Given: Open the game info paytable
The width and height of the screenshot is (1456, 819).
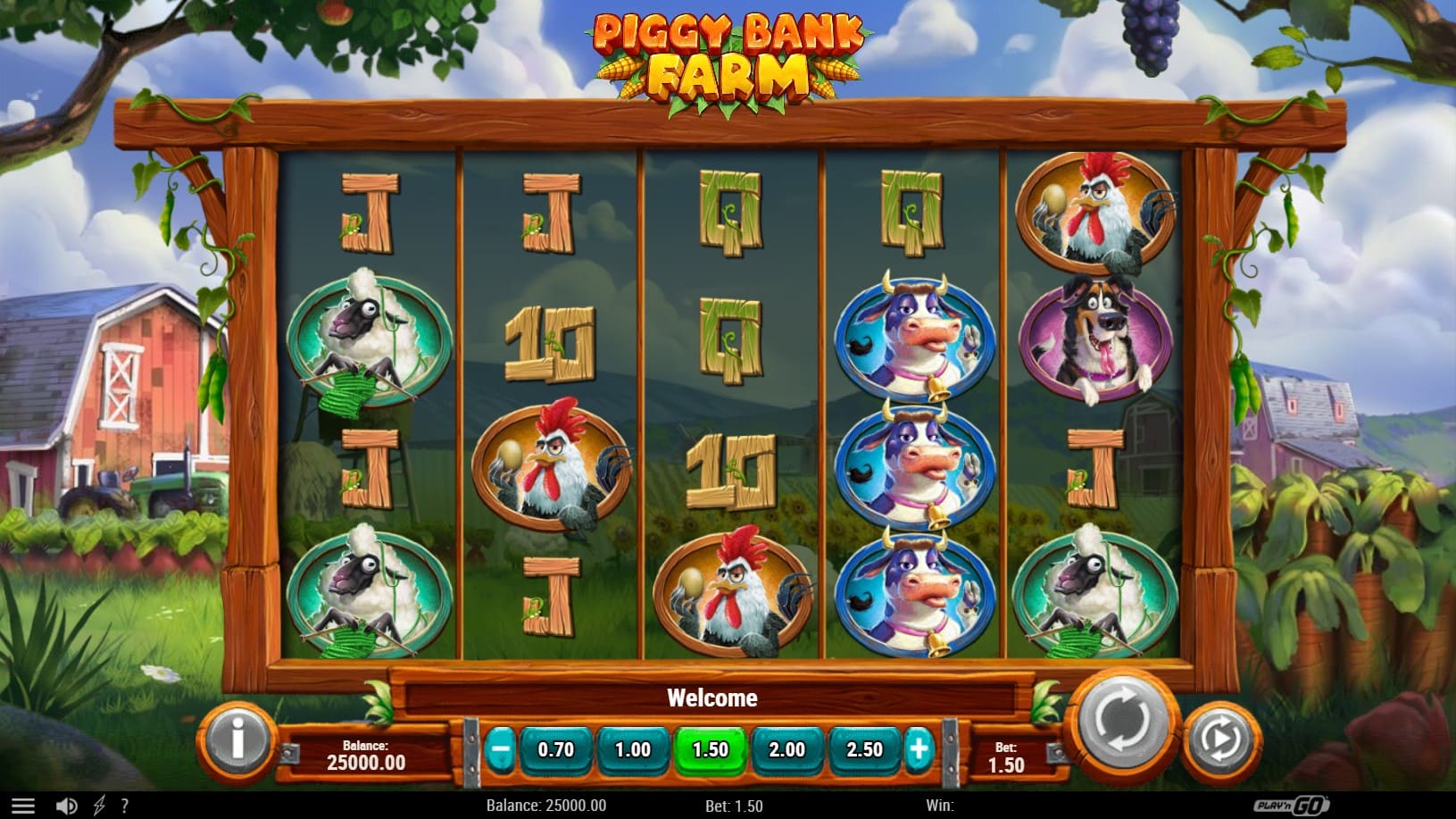Looking at the screenshot, I should (237, 742).
